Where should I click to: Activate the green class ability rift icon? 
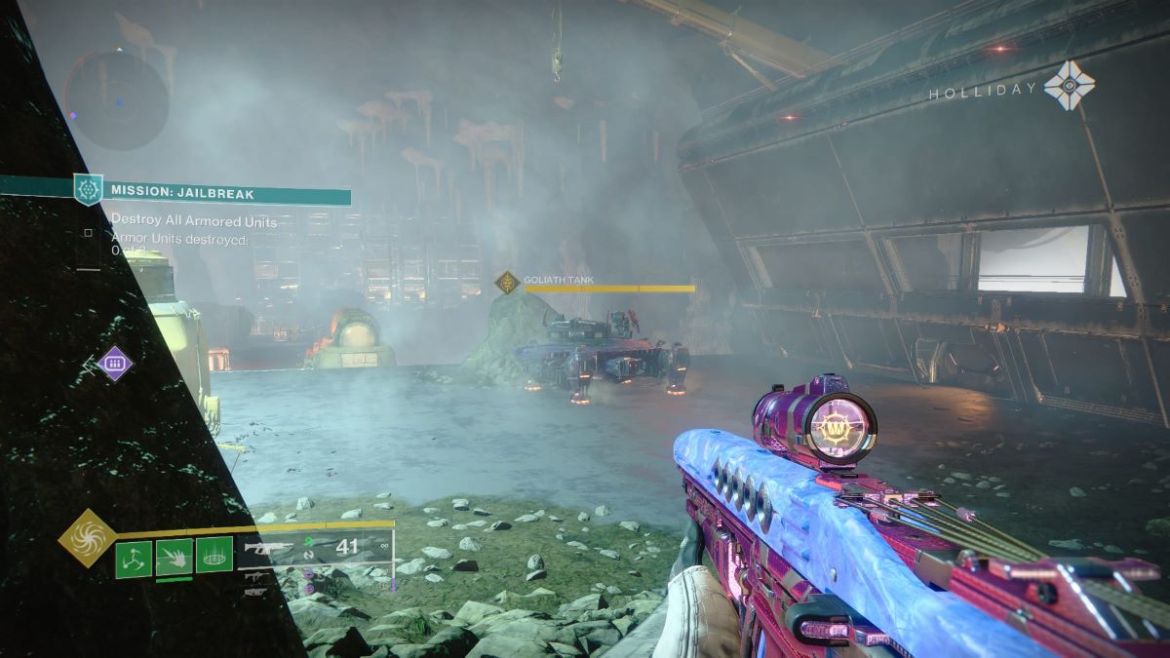(214, 555)
